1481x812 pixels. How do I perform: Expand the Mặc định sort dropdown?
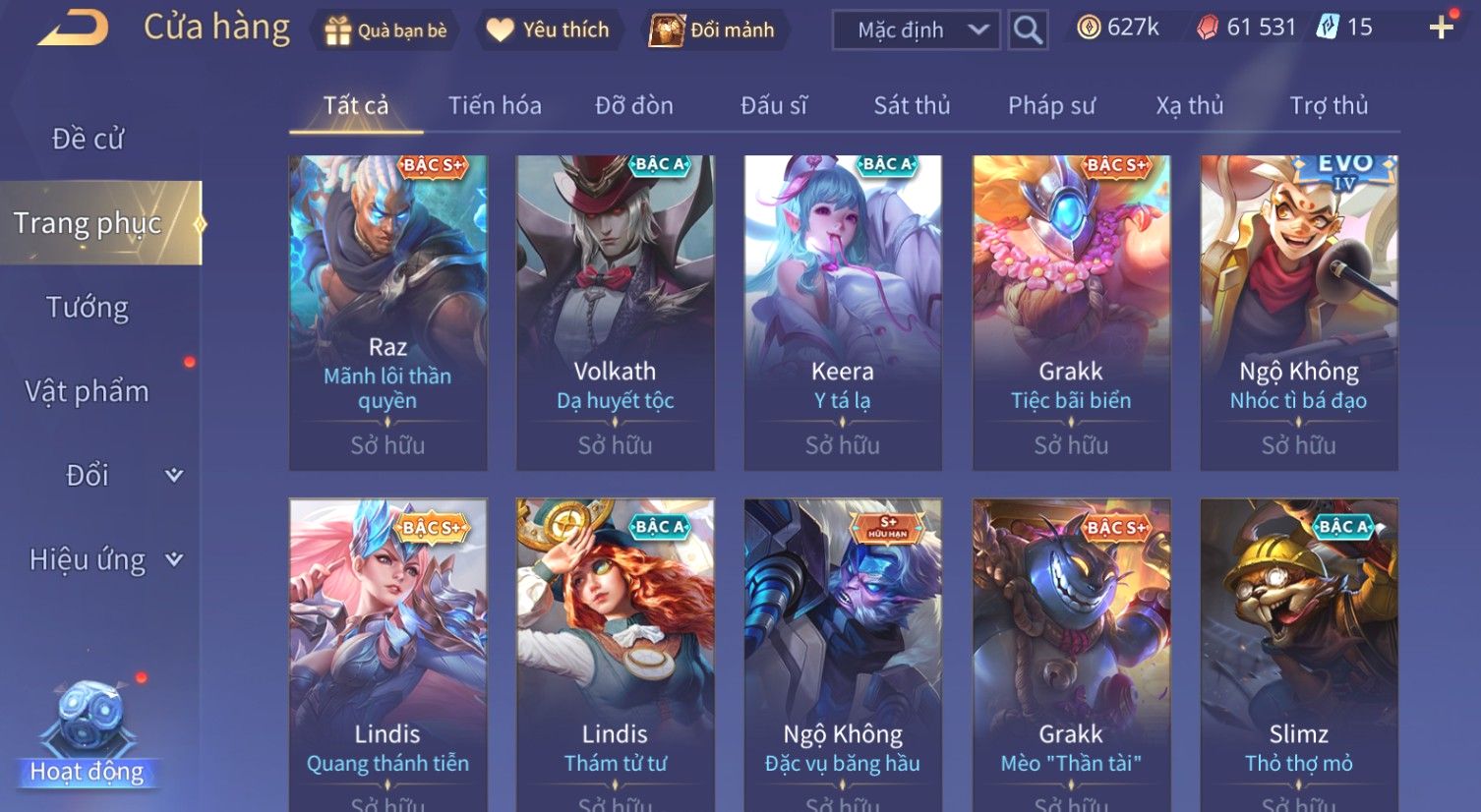pyautogui.click(x=917, y=30)
